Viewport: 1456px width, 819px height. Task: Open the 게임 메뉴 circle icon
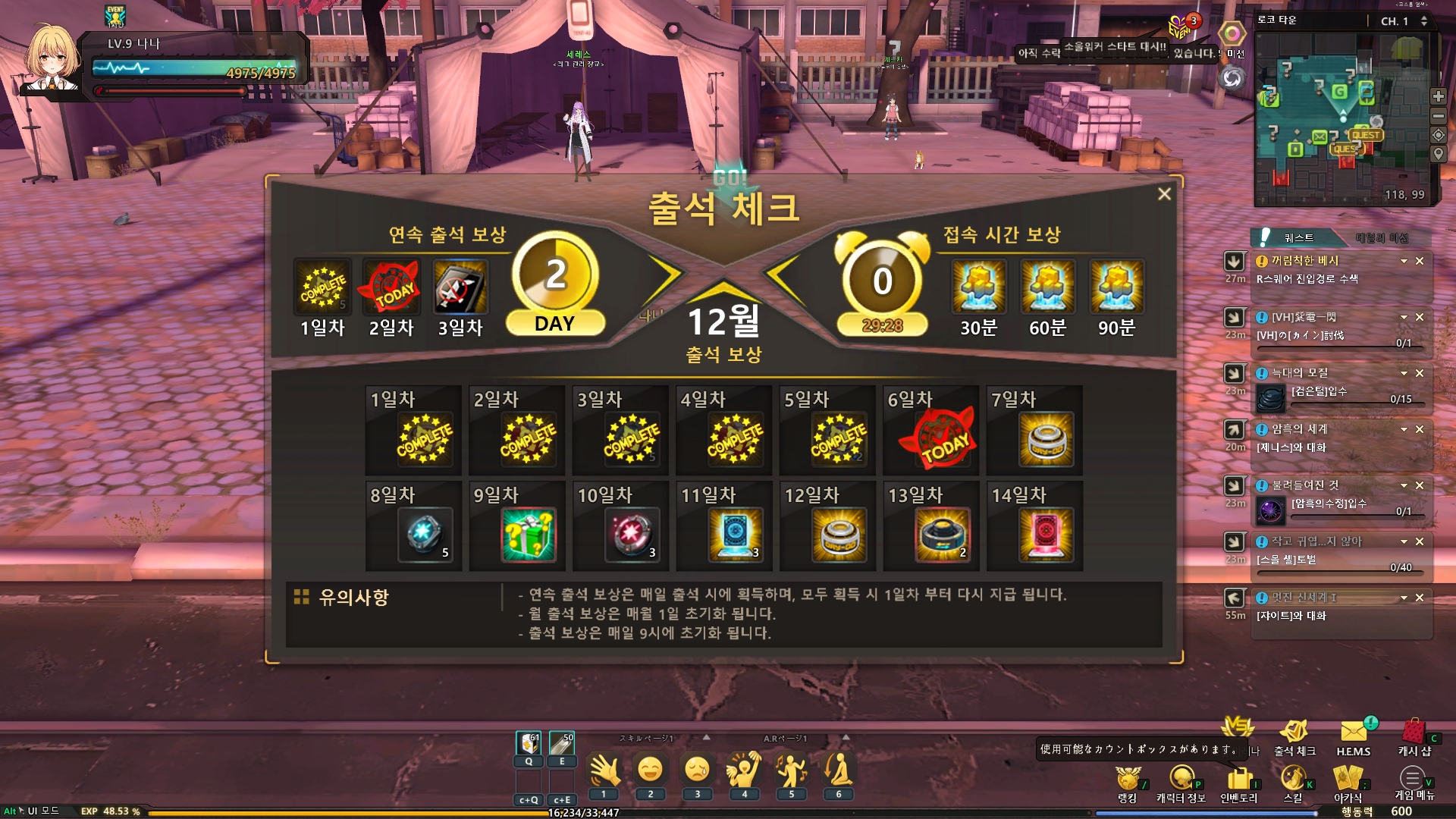point(1410,777)
